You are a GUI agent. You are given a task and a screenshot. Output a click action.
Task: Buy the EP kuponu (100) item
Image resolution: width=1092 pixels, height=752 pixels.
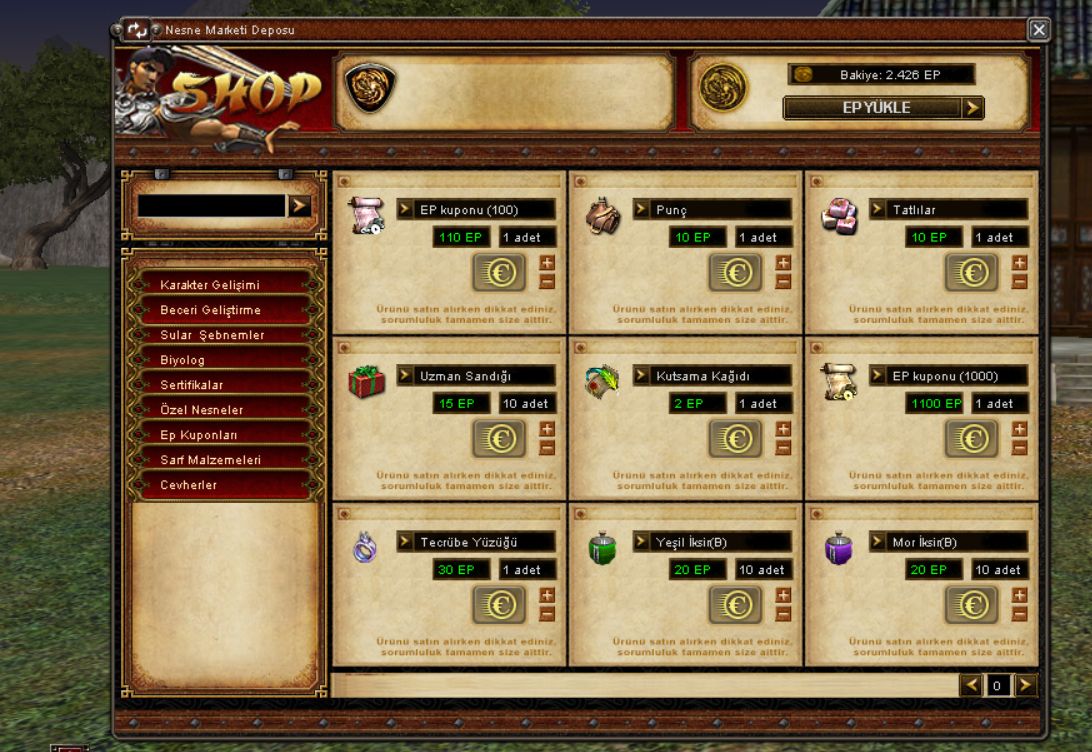[499, 272]
